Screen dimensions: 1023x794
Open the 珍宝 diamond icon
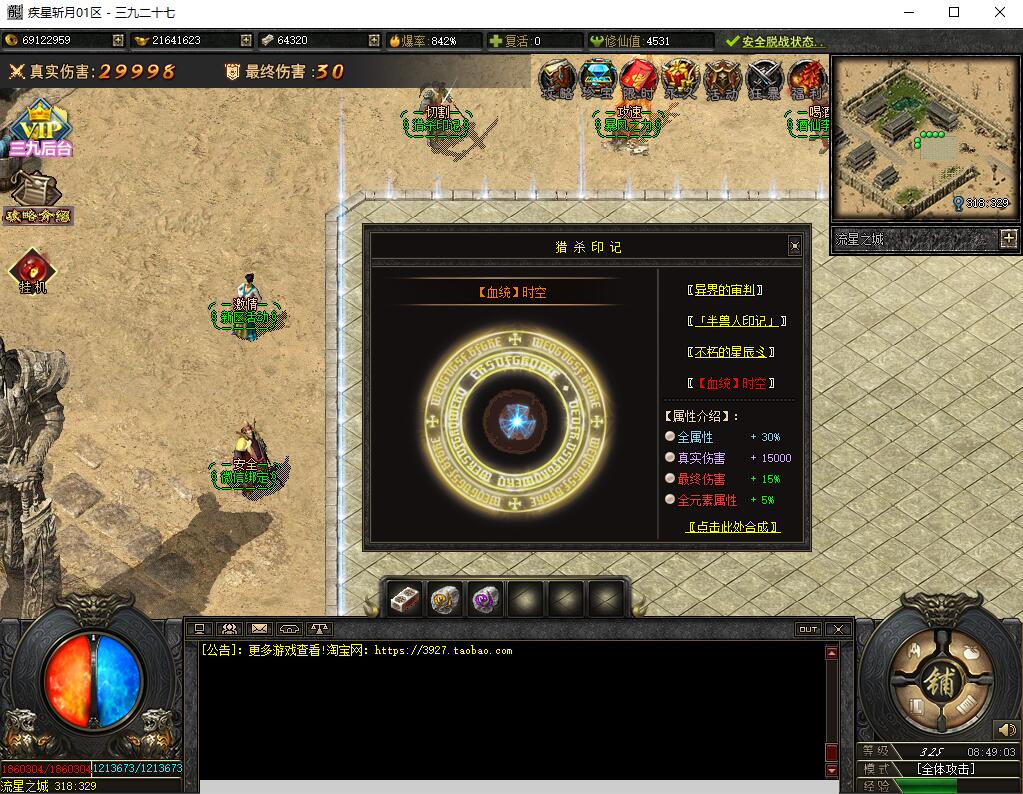click(x=598, y=78)
